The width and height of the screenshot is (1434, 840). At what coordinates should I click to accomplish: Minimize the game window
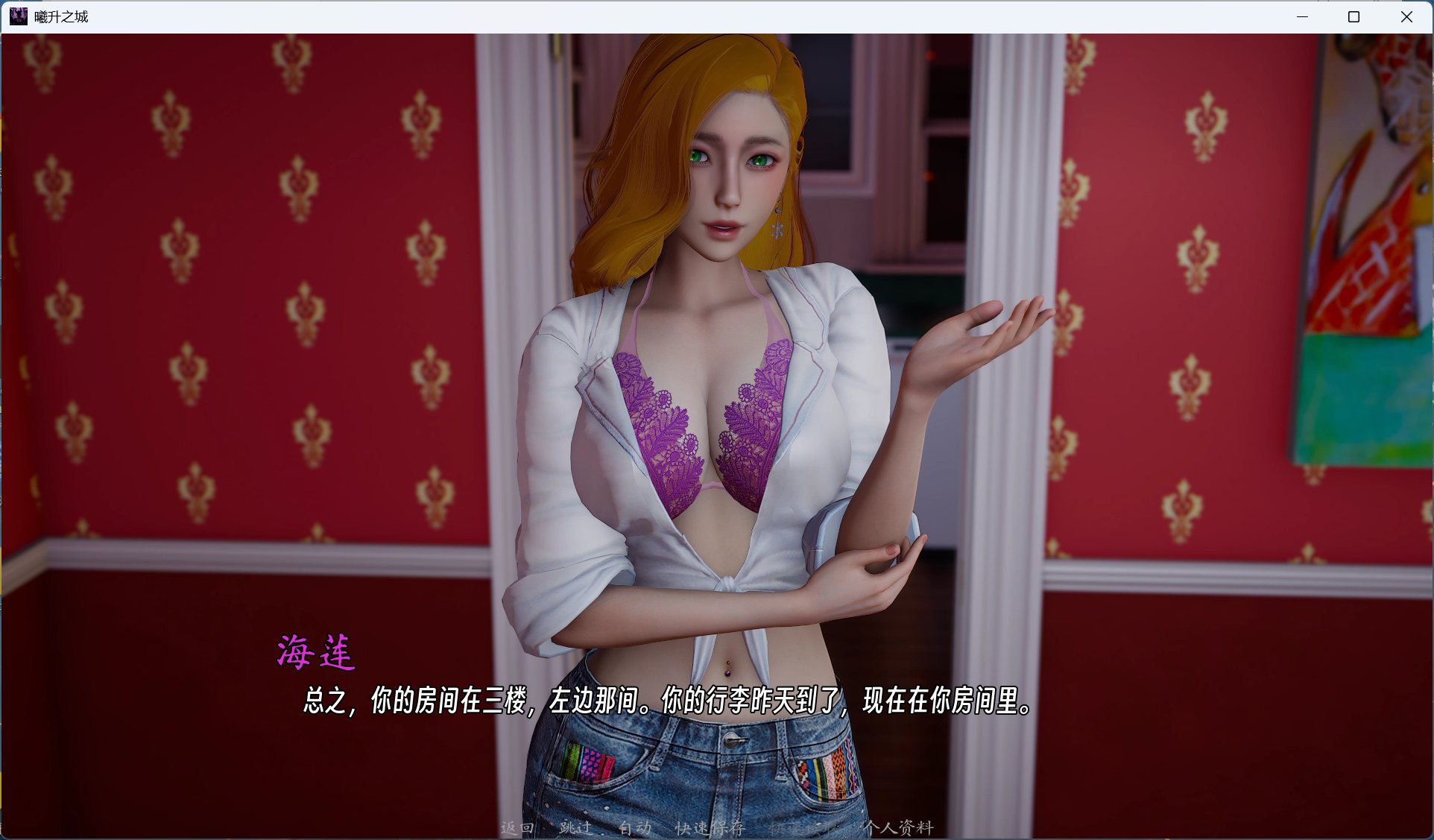click(1302, 16)
